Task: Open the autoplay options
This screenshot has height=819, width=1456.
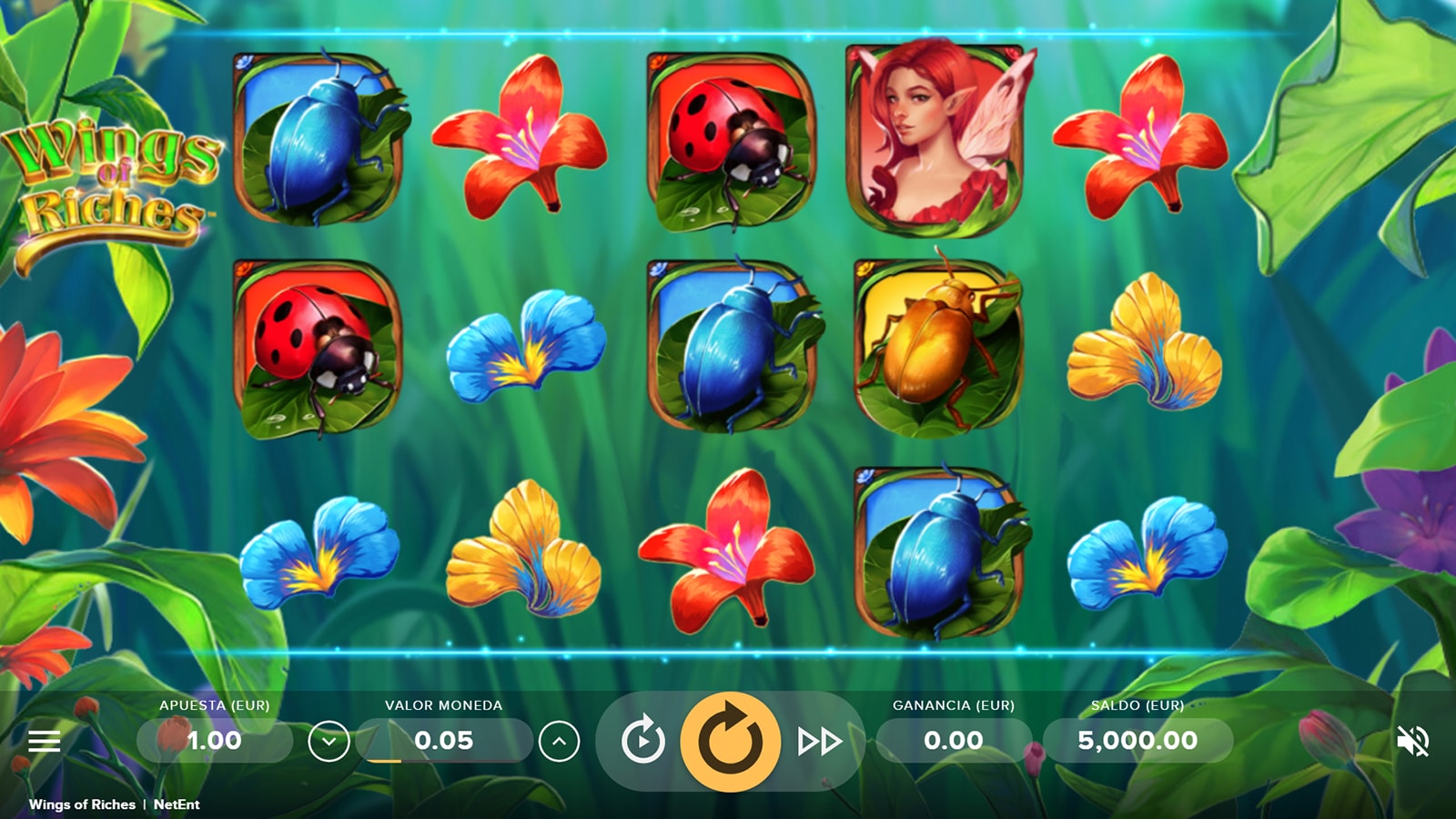Action: click(642, 741)
